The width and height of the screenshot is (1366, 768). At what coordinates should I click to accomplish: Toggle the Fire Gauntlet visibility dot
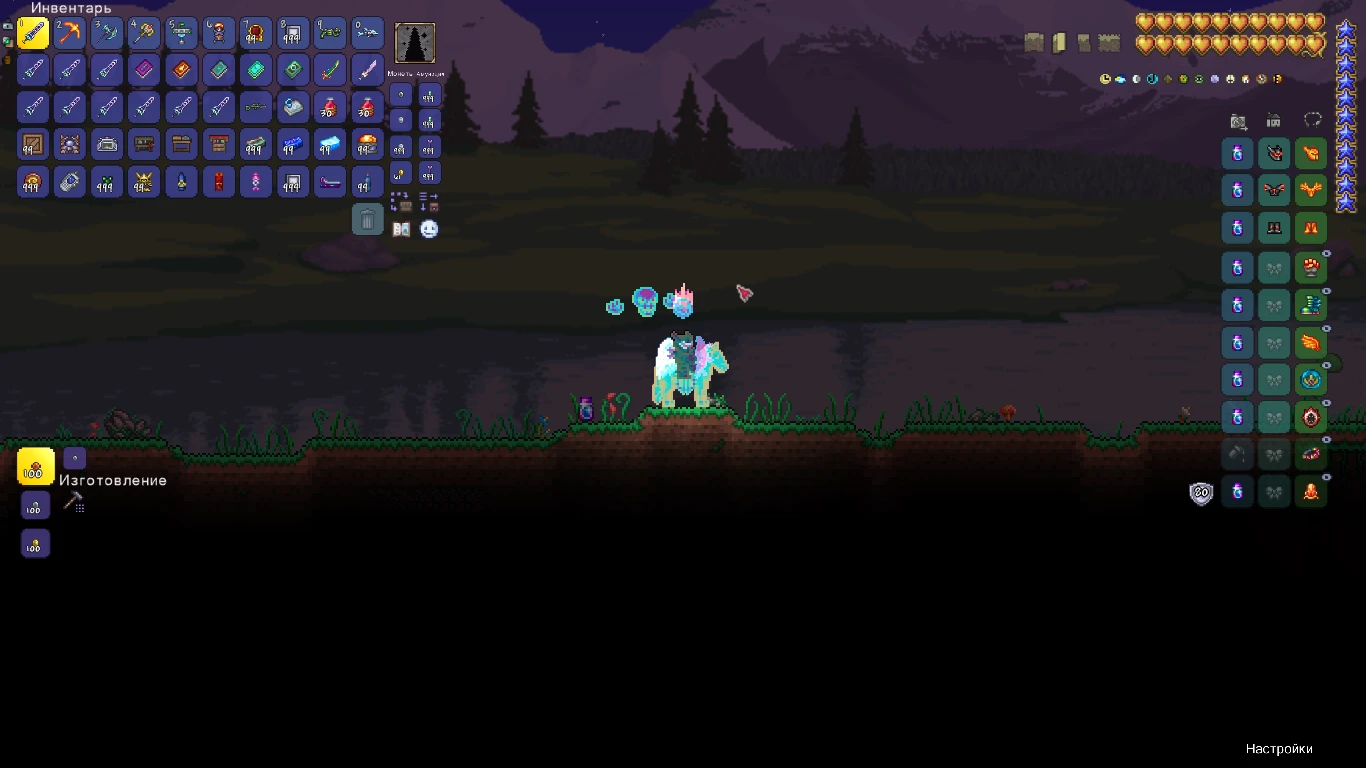tap(1326, 253)
